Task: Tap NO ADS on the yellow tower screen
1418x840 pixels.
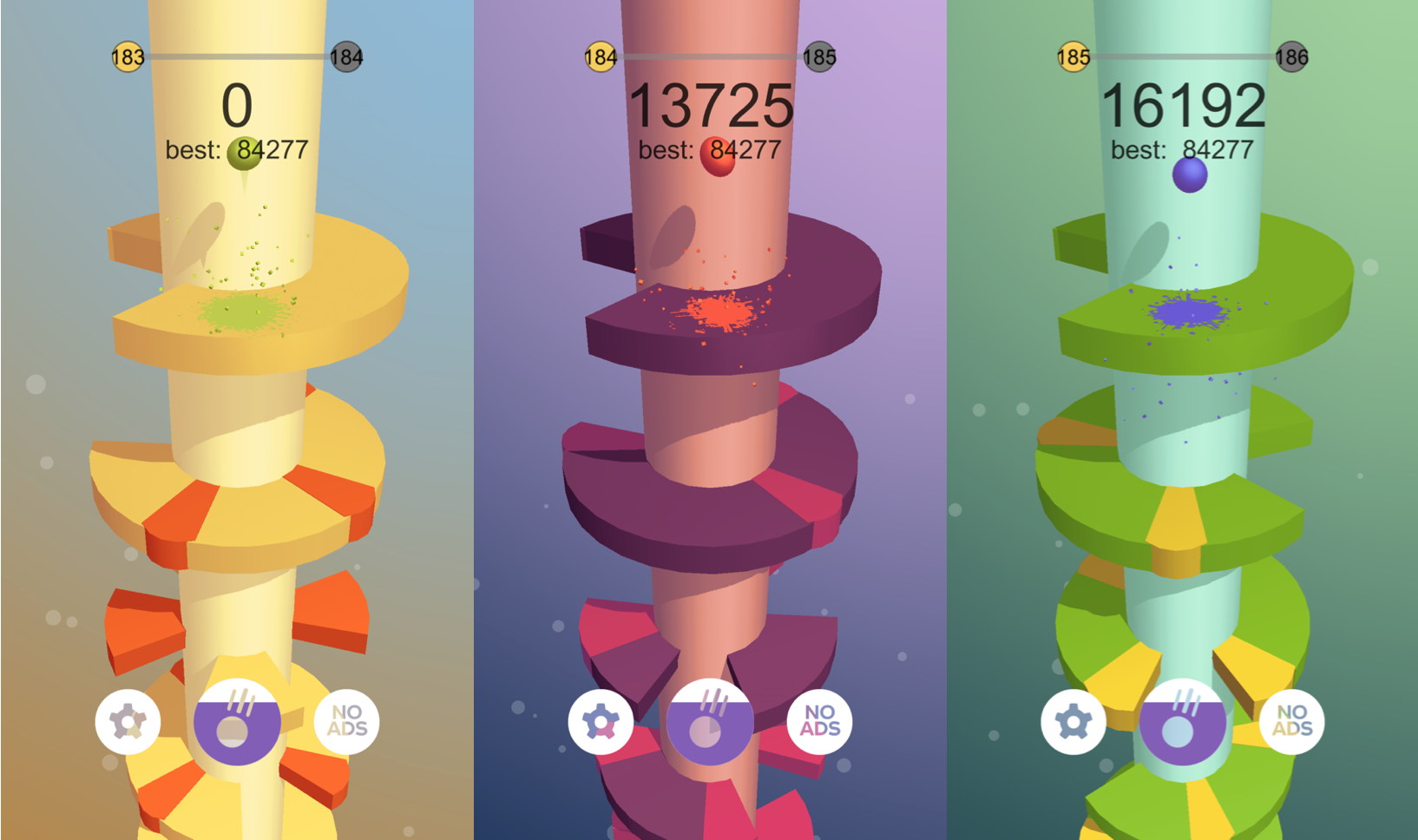Action: pyautogui.click(x=347, y=721)
